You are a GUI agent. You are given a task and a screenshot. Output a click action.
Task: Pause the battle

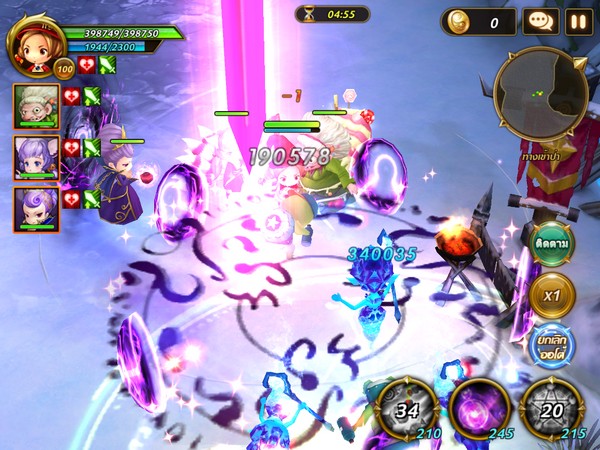coord(579,21)
